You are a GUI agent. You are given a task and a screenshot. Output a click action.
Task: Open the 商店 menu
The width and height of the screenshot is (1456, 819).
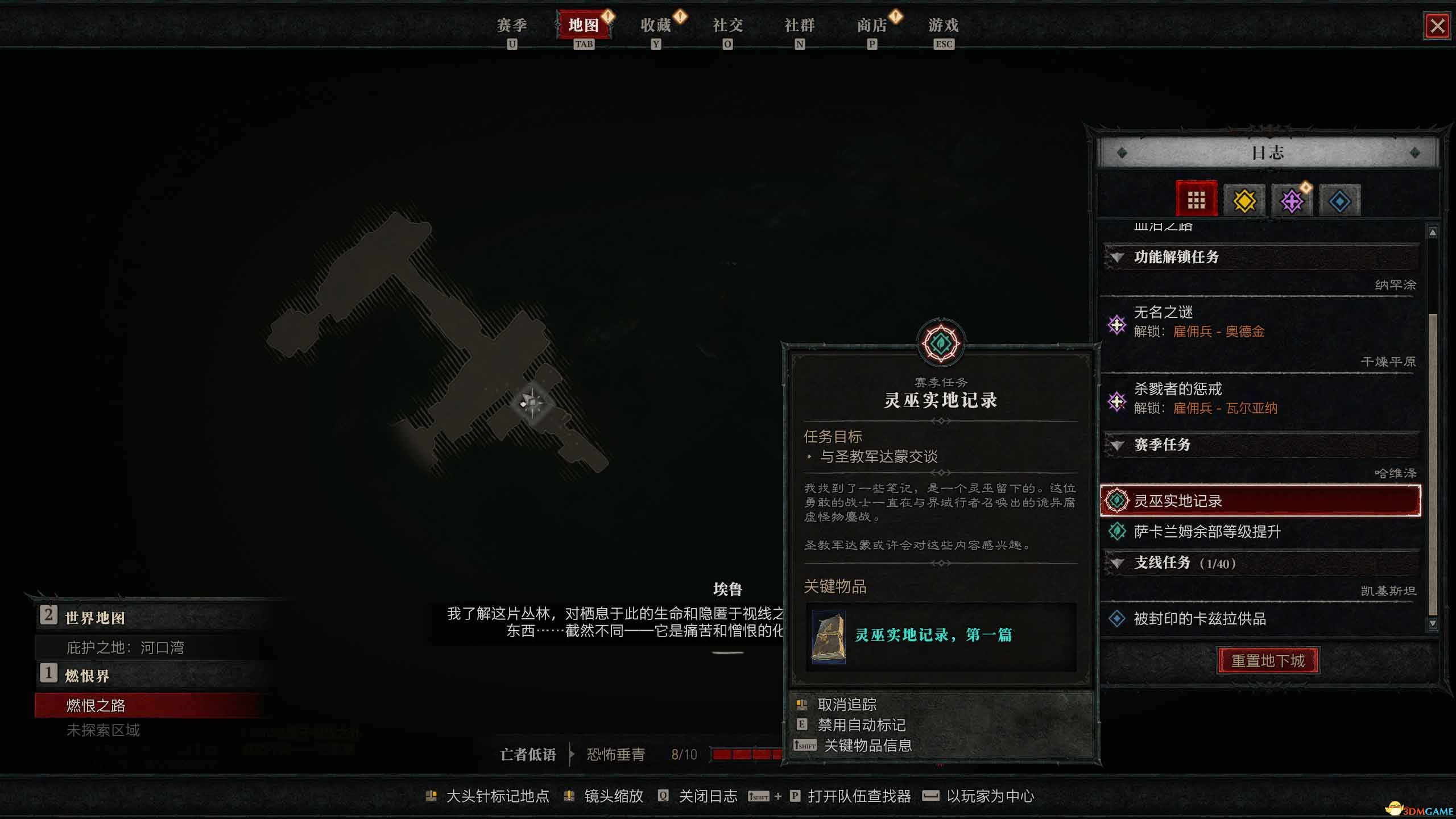[872, 26]
